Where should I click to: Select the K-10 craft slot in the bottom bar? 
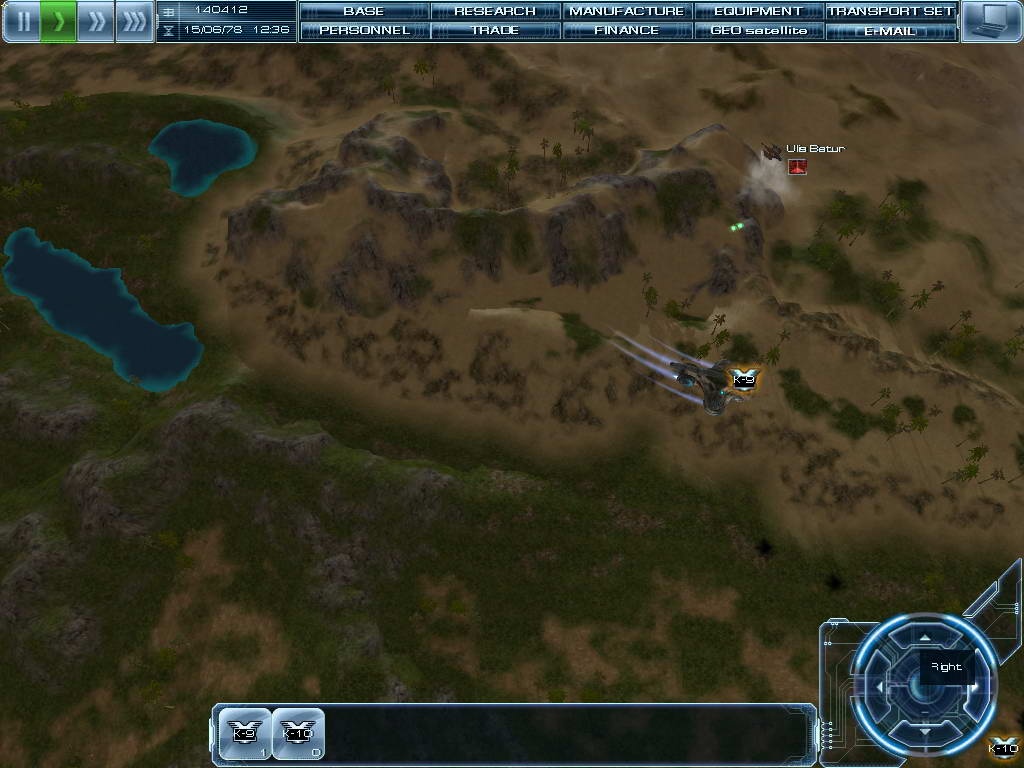299,734
